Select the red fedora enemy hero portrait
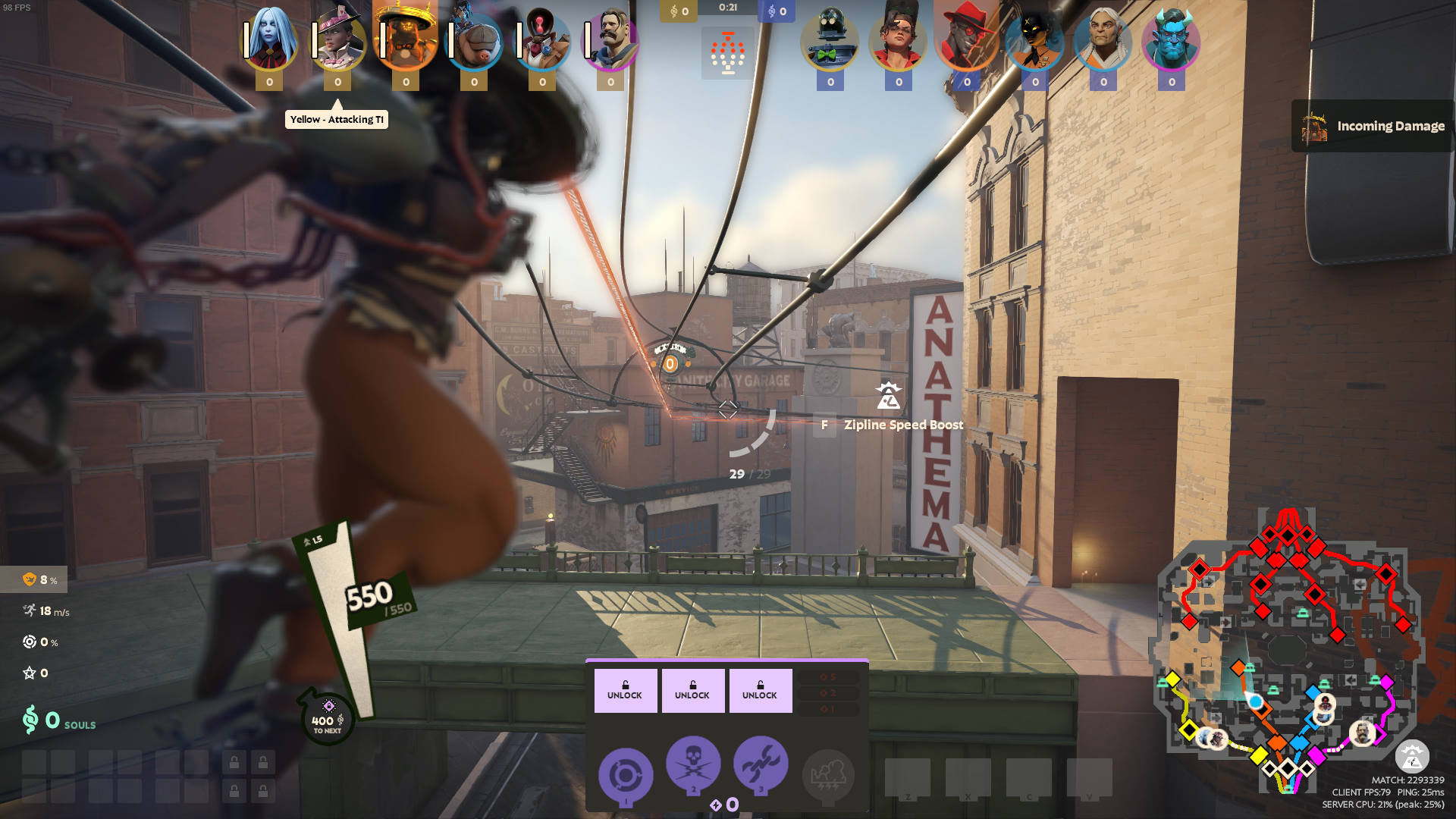This screenshot has height=819, width=1456. tap(967, 39)
